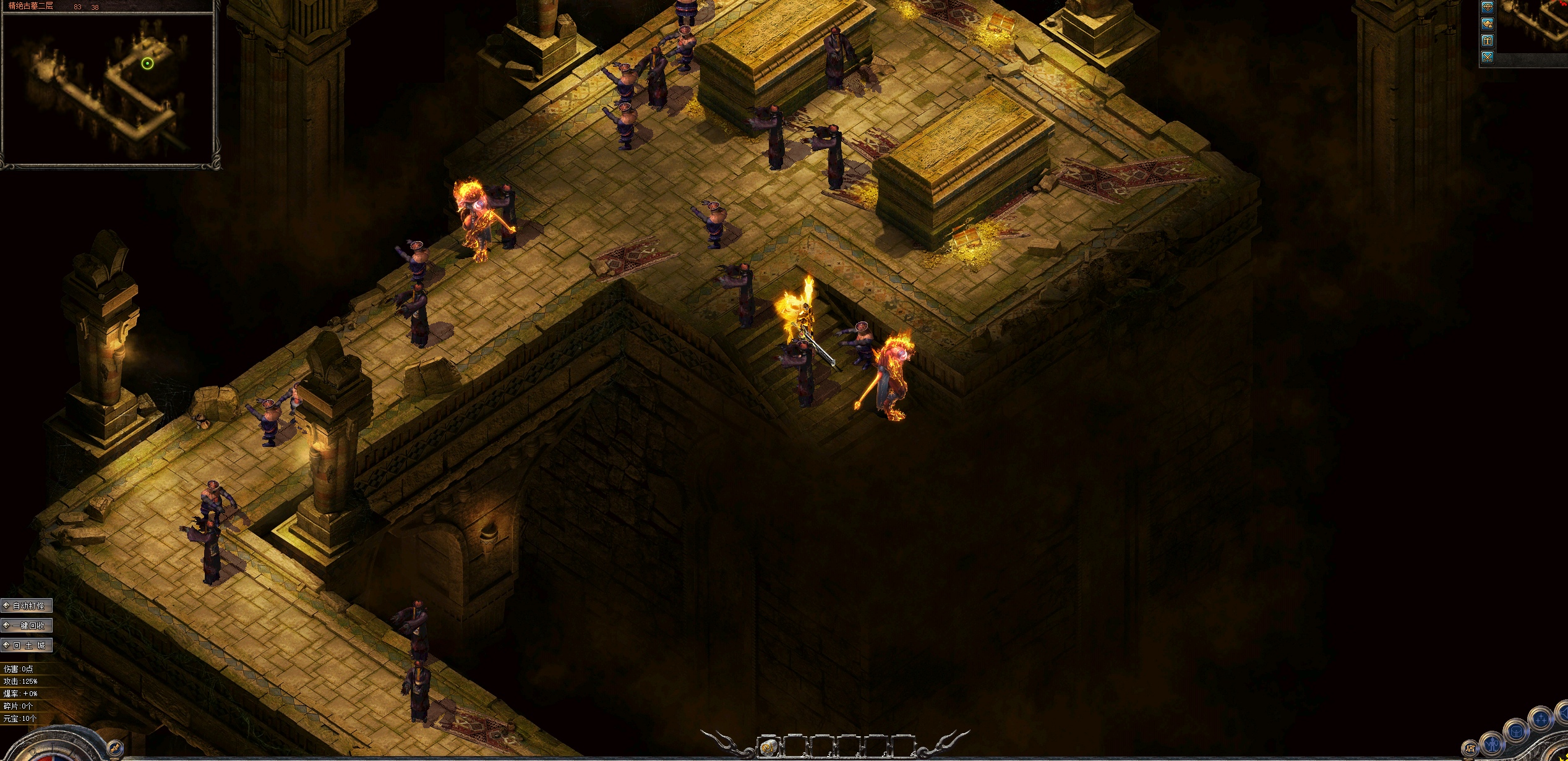
Task: Select the first hotbar slot with item
Action: coord(768,747)
